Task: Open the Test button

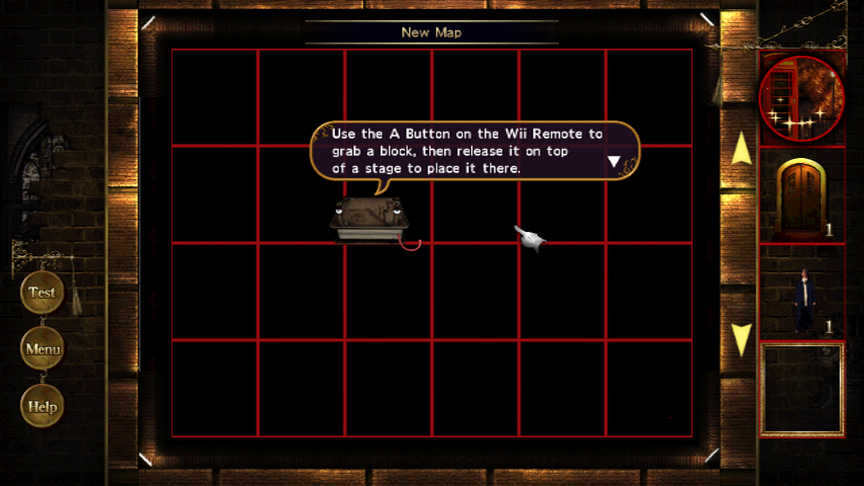Action: [x=42, y=293]
